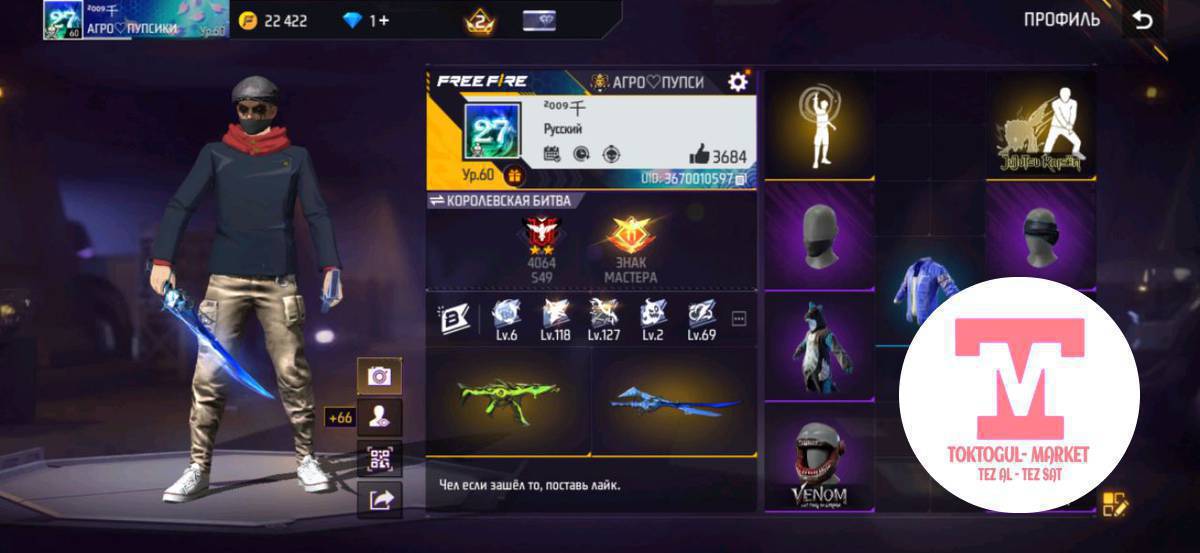Click the camera icon button
The image size is (1200, 553).
(x=379, y=376)
